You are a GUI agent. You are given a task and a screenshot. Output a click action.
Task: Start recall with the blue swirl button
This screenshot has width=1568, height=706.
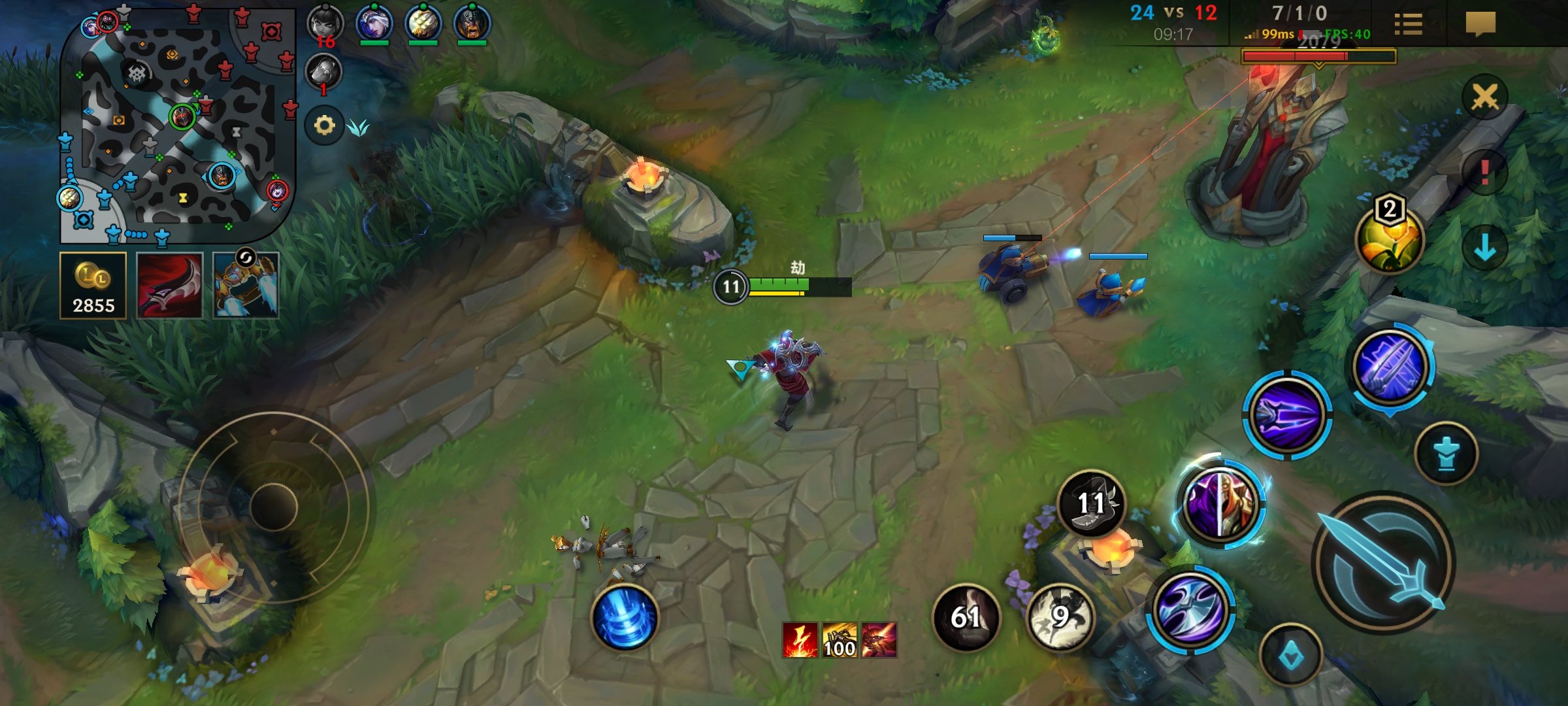click(x=625, y=617)
